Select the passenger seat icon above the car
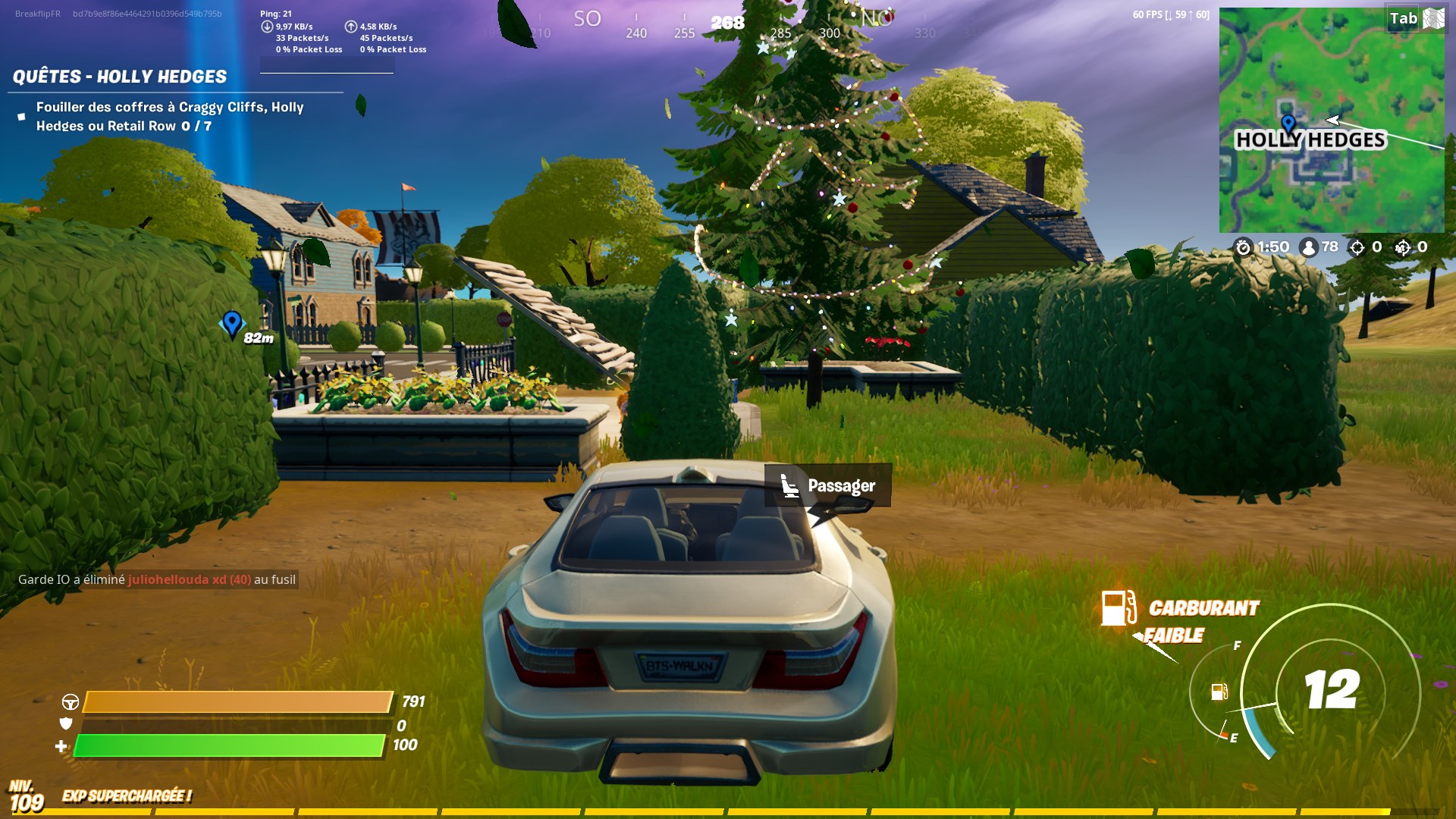Viewport: 1456px width, 819px height. [791, 485]
